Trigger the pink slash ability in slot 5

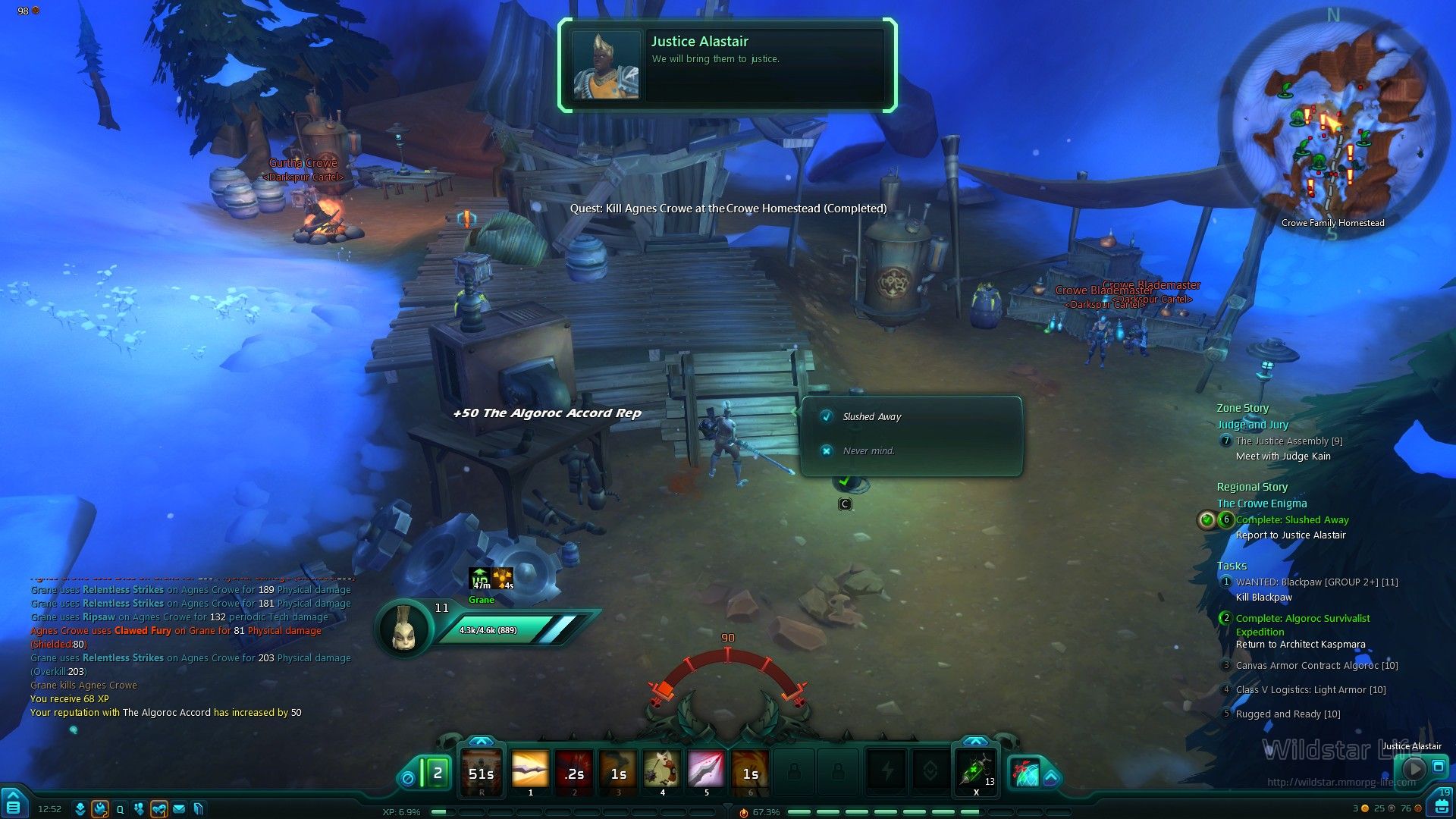(x=706, y=772)
